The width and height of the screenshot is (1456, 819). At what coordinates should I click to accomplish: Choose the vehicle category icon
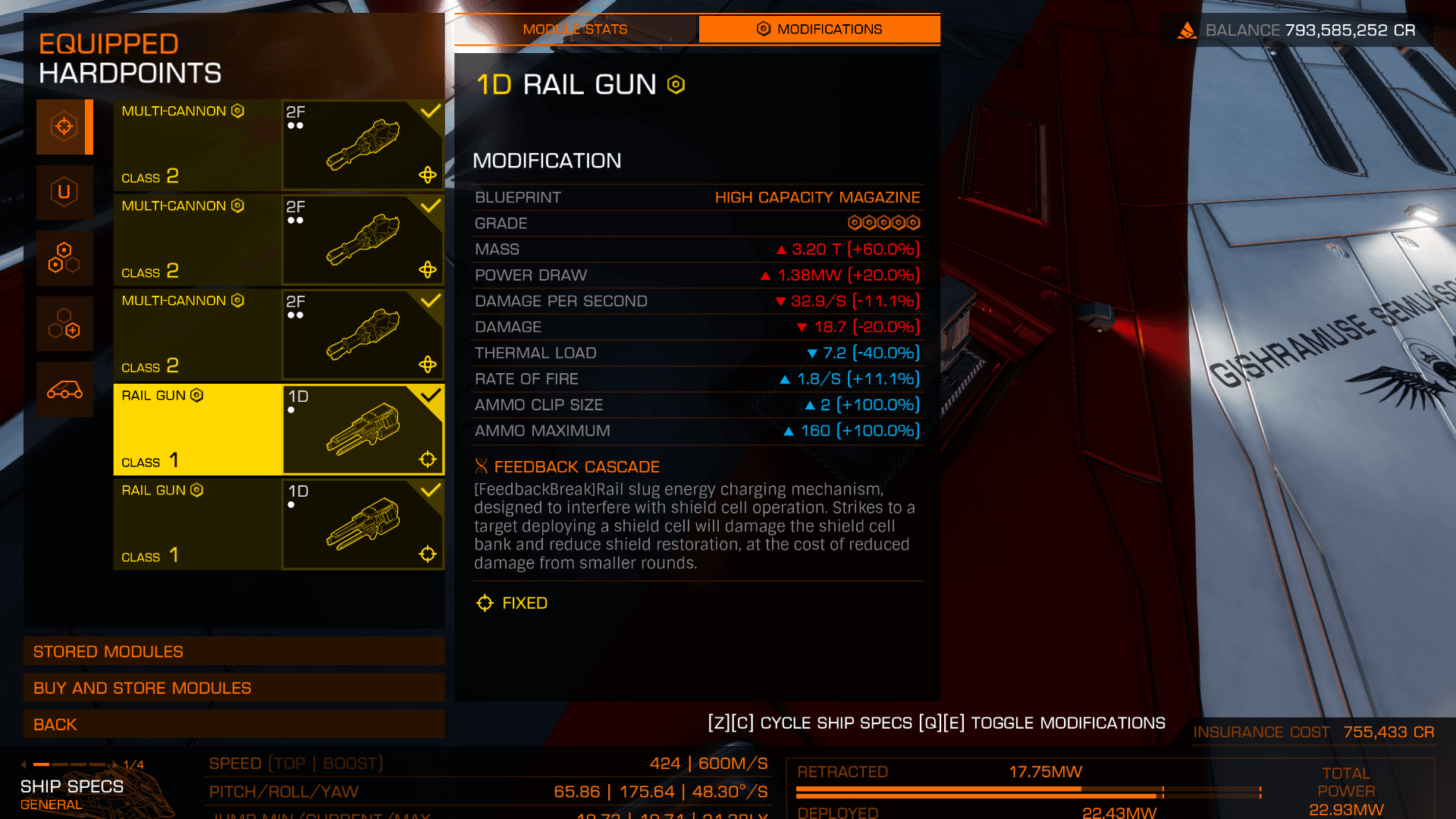(x=64, y=390)
